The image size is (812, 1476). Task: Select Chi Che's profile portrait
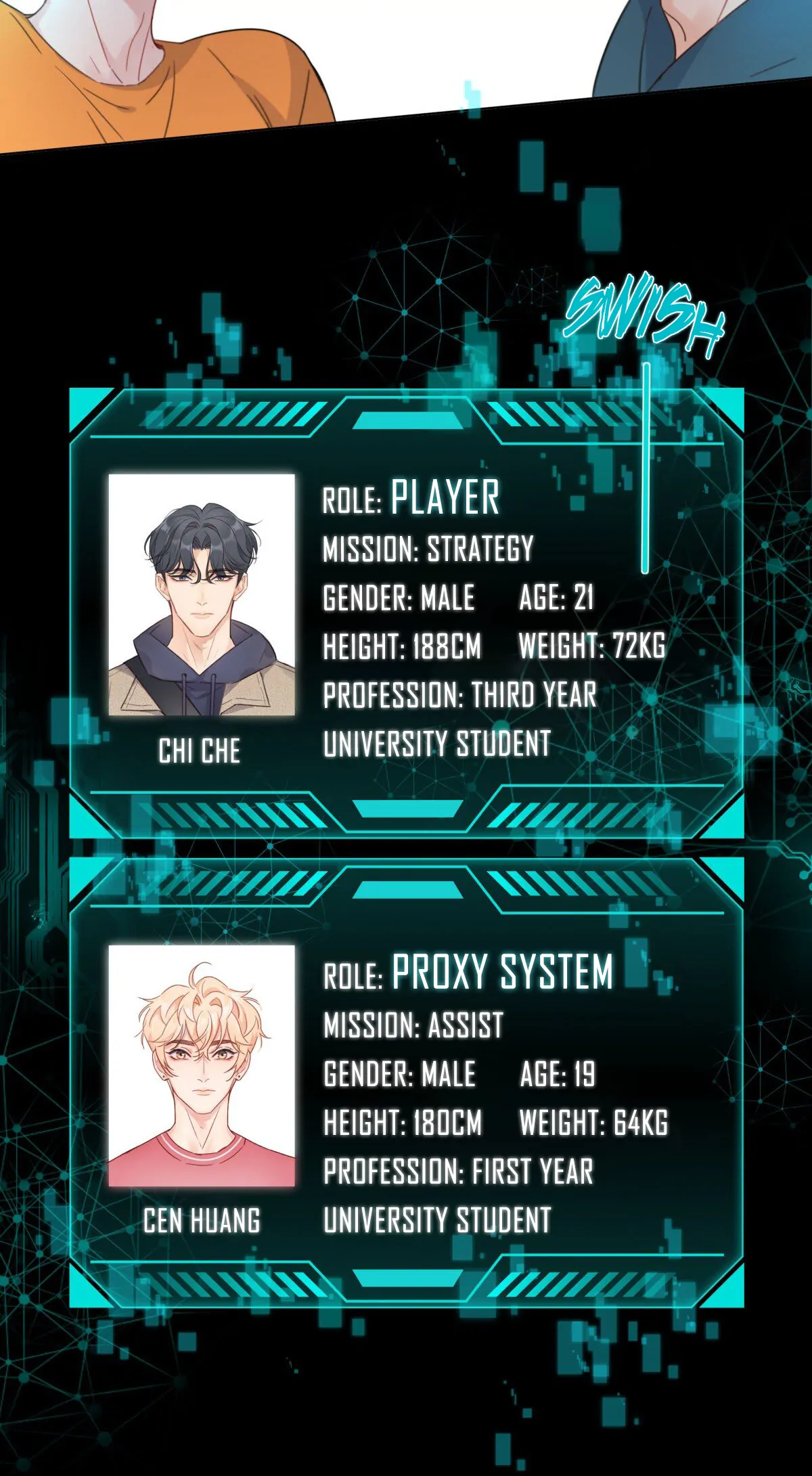(202, 595)
